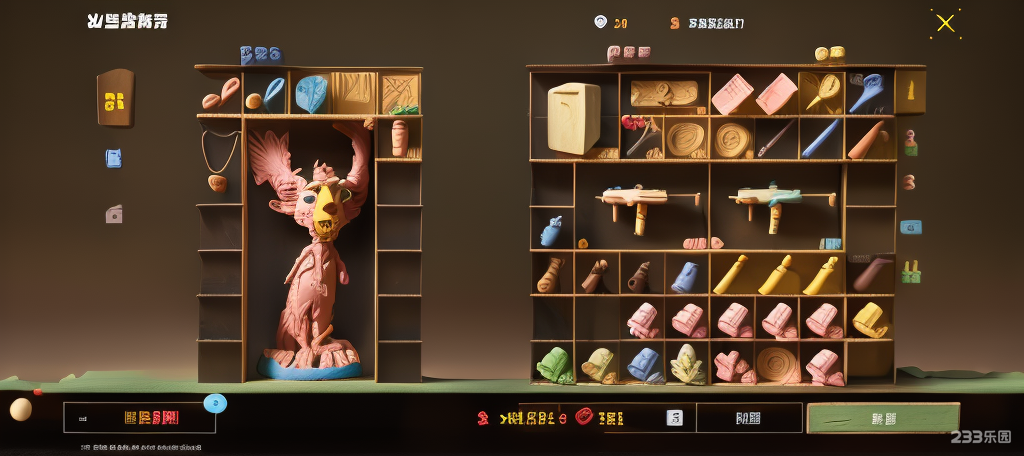
Task: Click the dark button beside the green button
Action: click(x=748, y=418)
